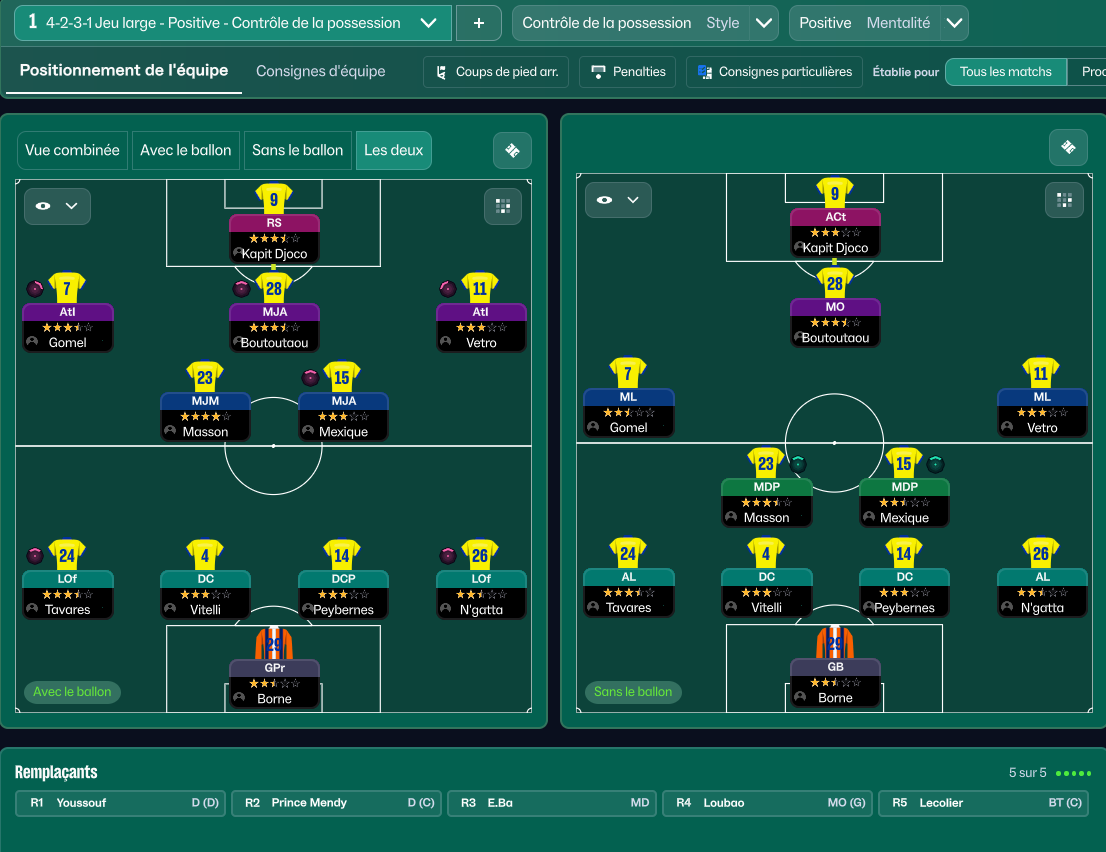Select the Les deux view

tap(393, 150)
